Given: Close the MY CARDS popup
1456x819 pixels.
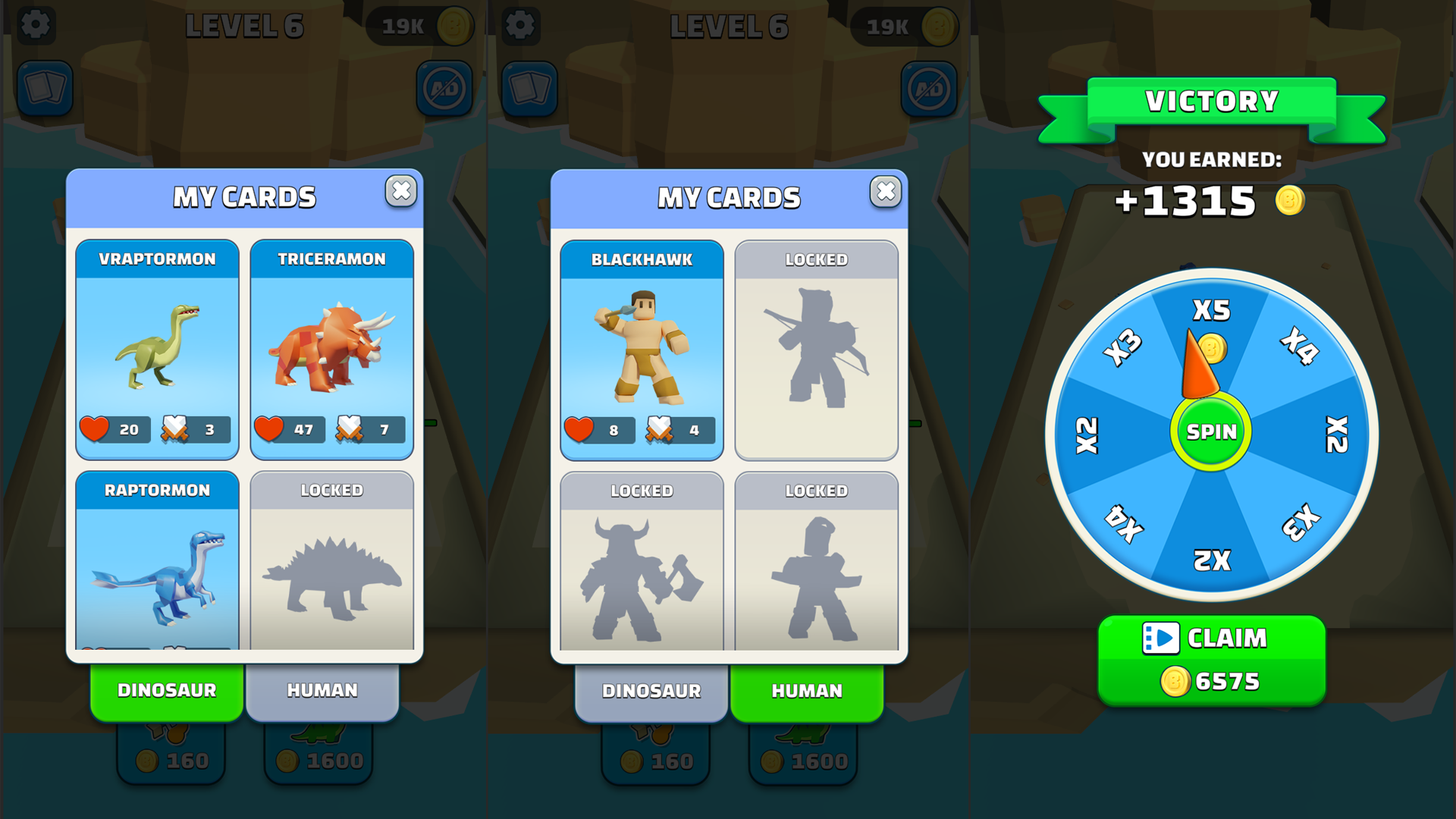Looking at the screenshot, I should click(x=401, y=192).
